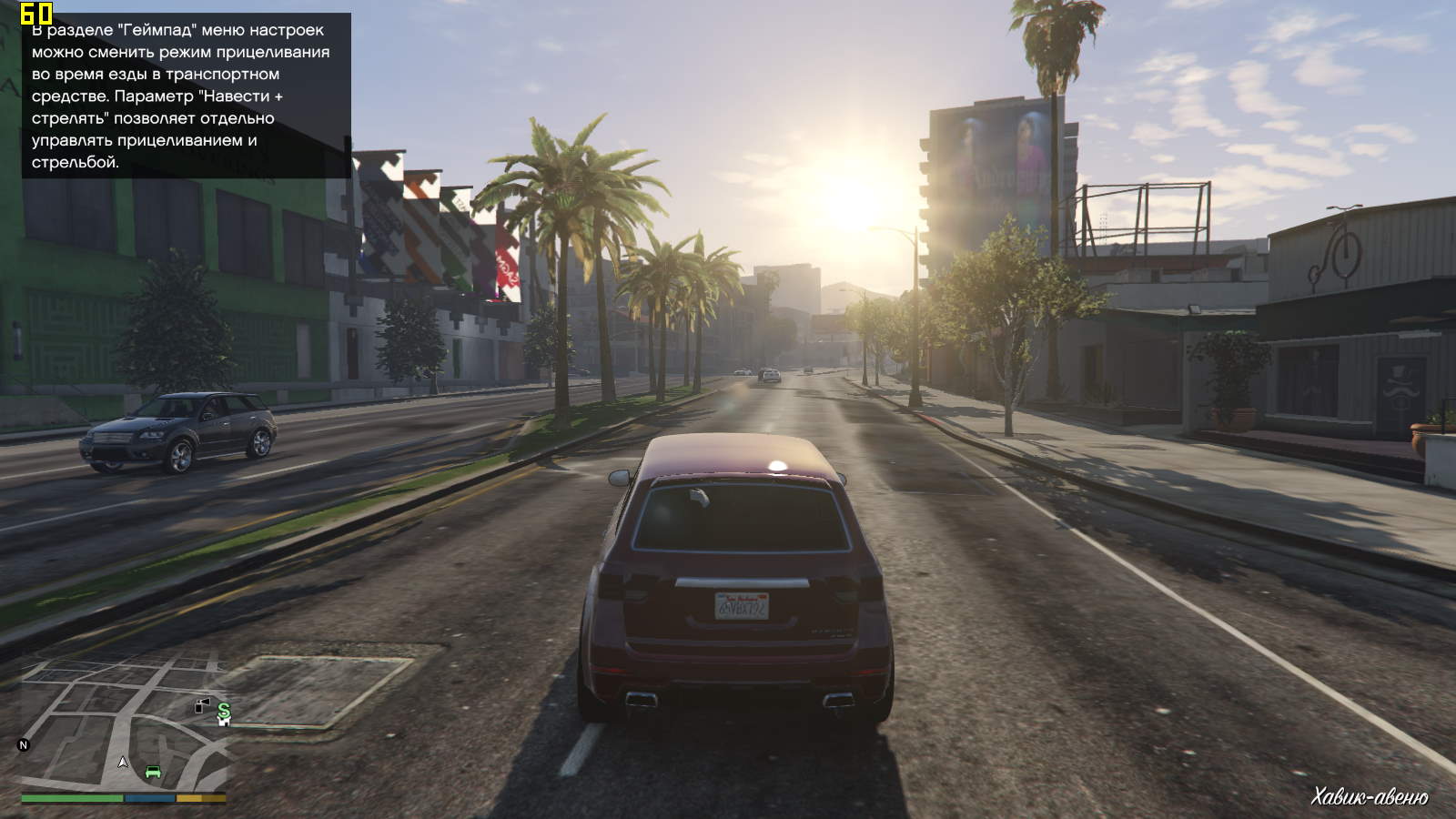The width and height of the screenshot is (1456, 819).
Task: Click the spray can blip on the minimap
Action: [202, 704]
